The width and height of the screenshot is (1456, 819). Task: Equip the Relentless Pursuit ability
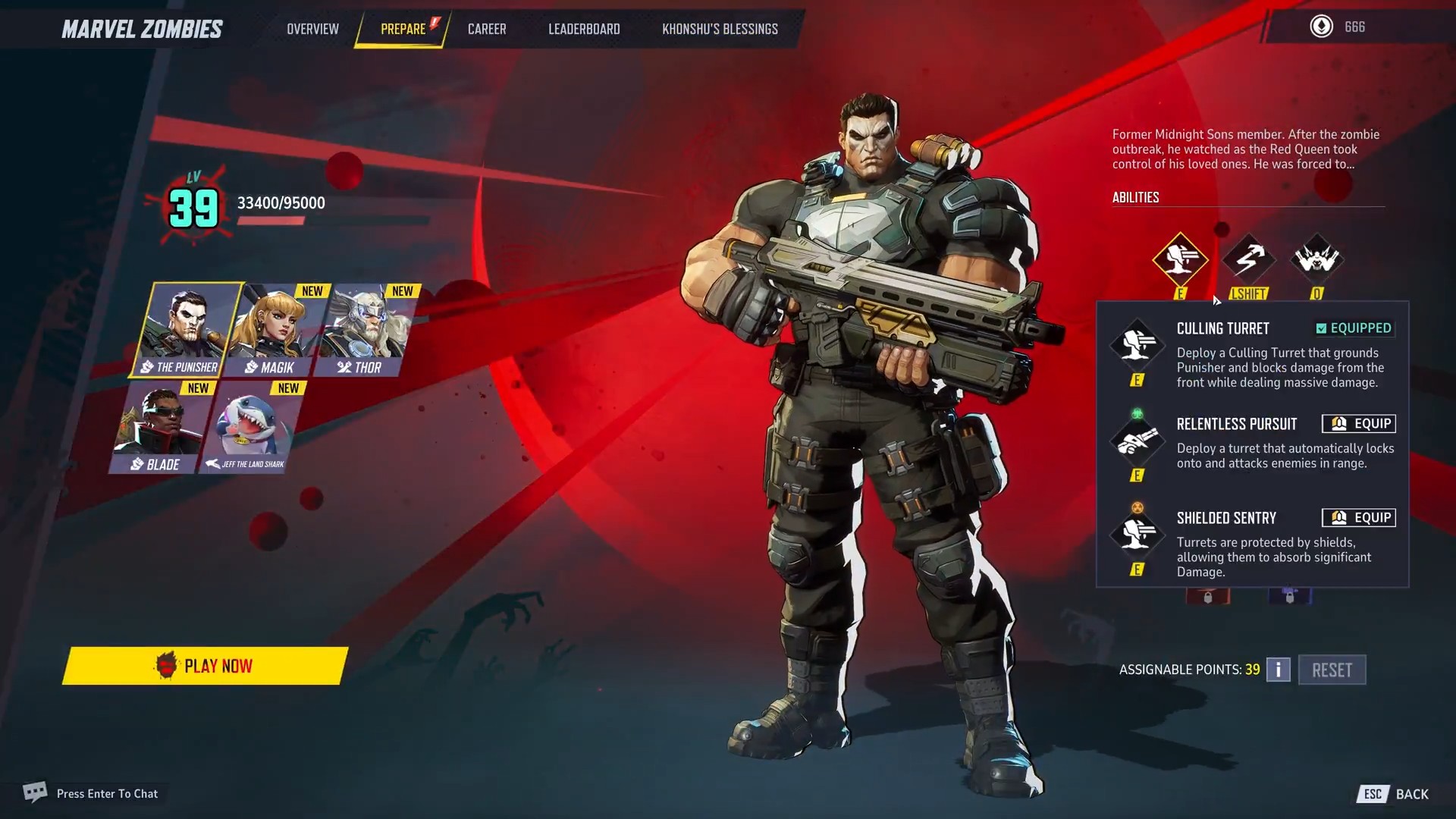coord(1358,424)
